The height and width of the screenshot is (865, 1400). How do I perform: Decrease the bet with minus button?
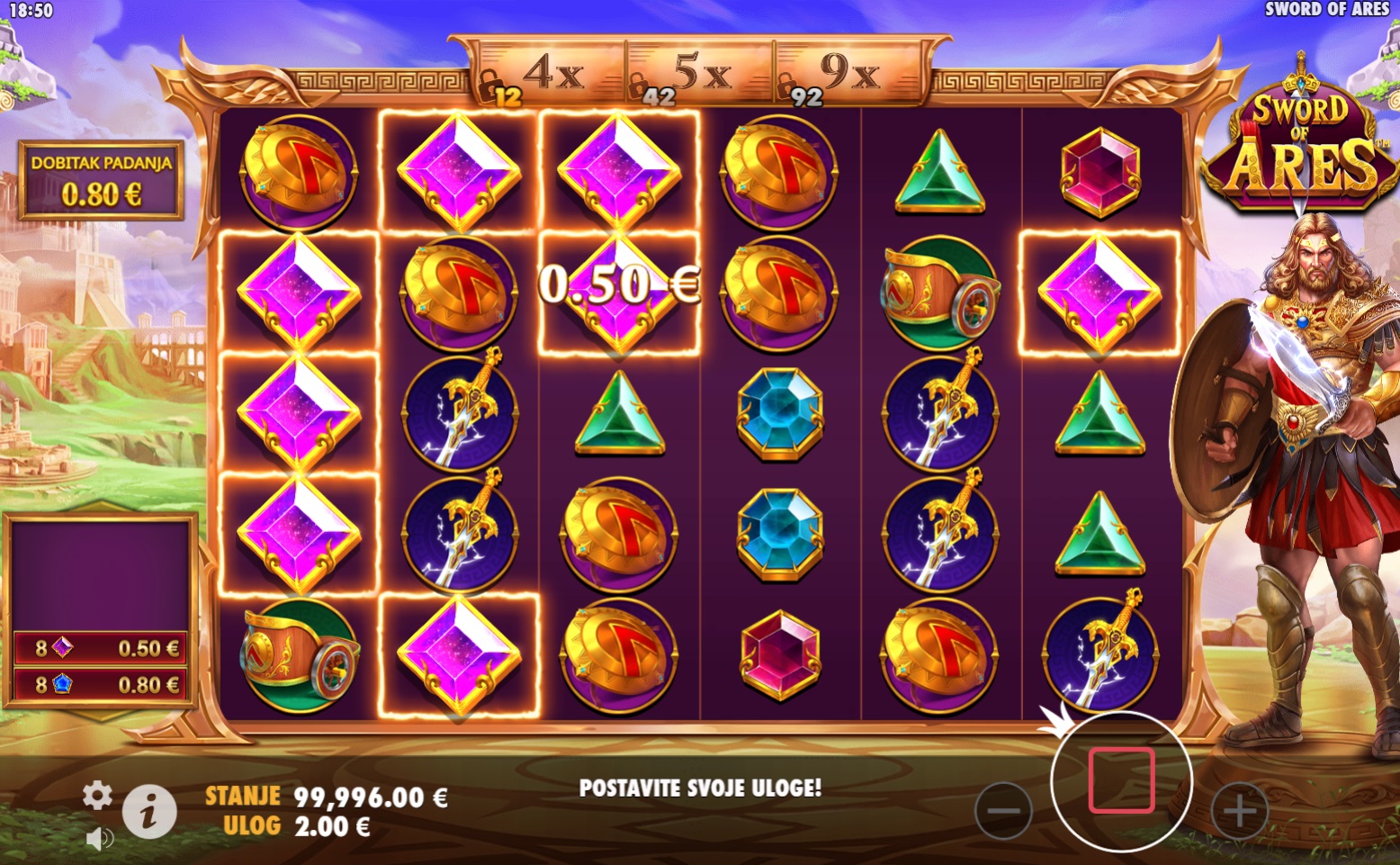(x=1003, y=810)
